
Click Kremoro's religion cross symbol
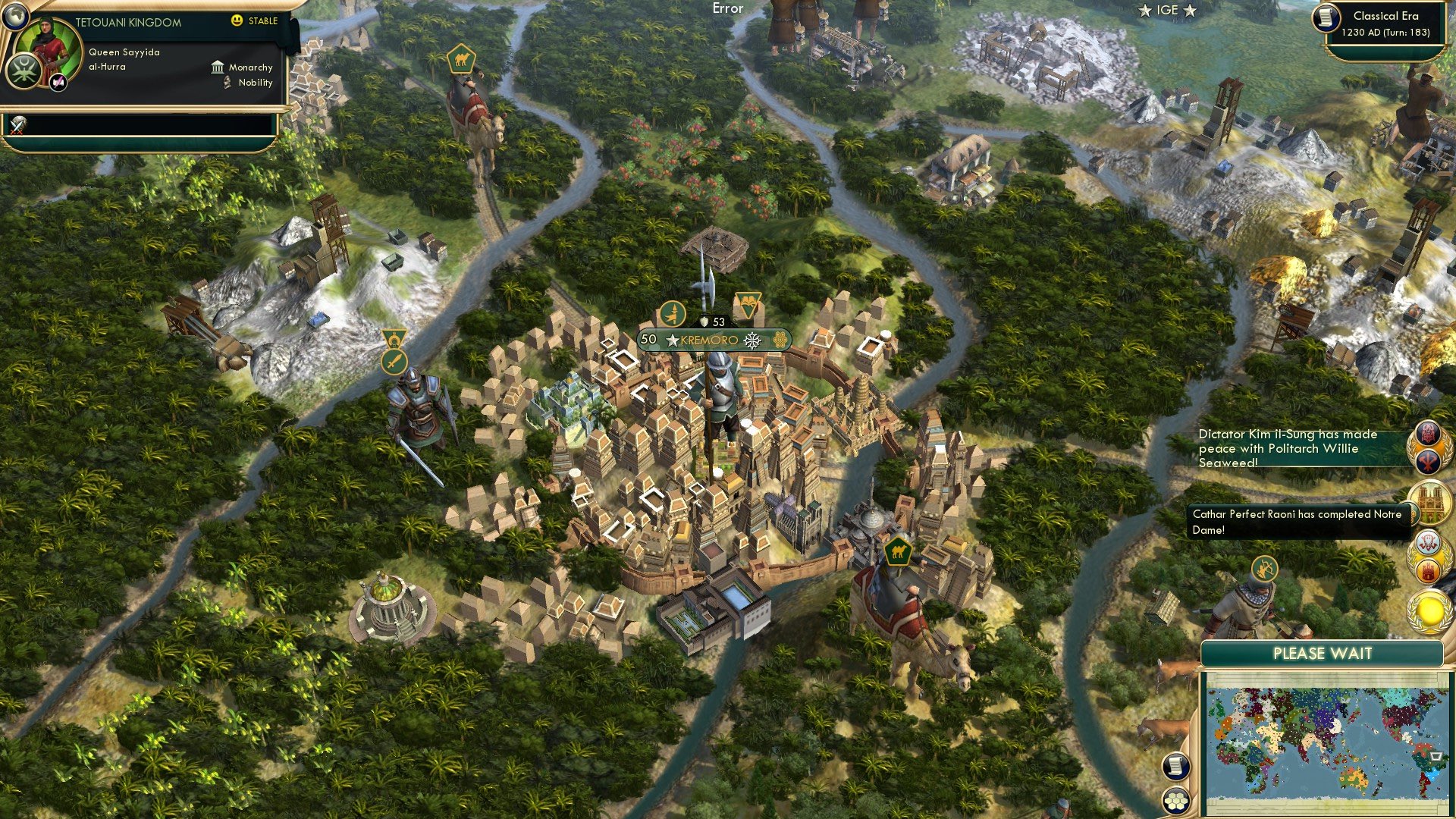click(x=752, y=340)
